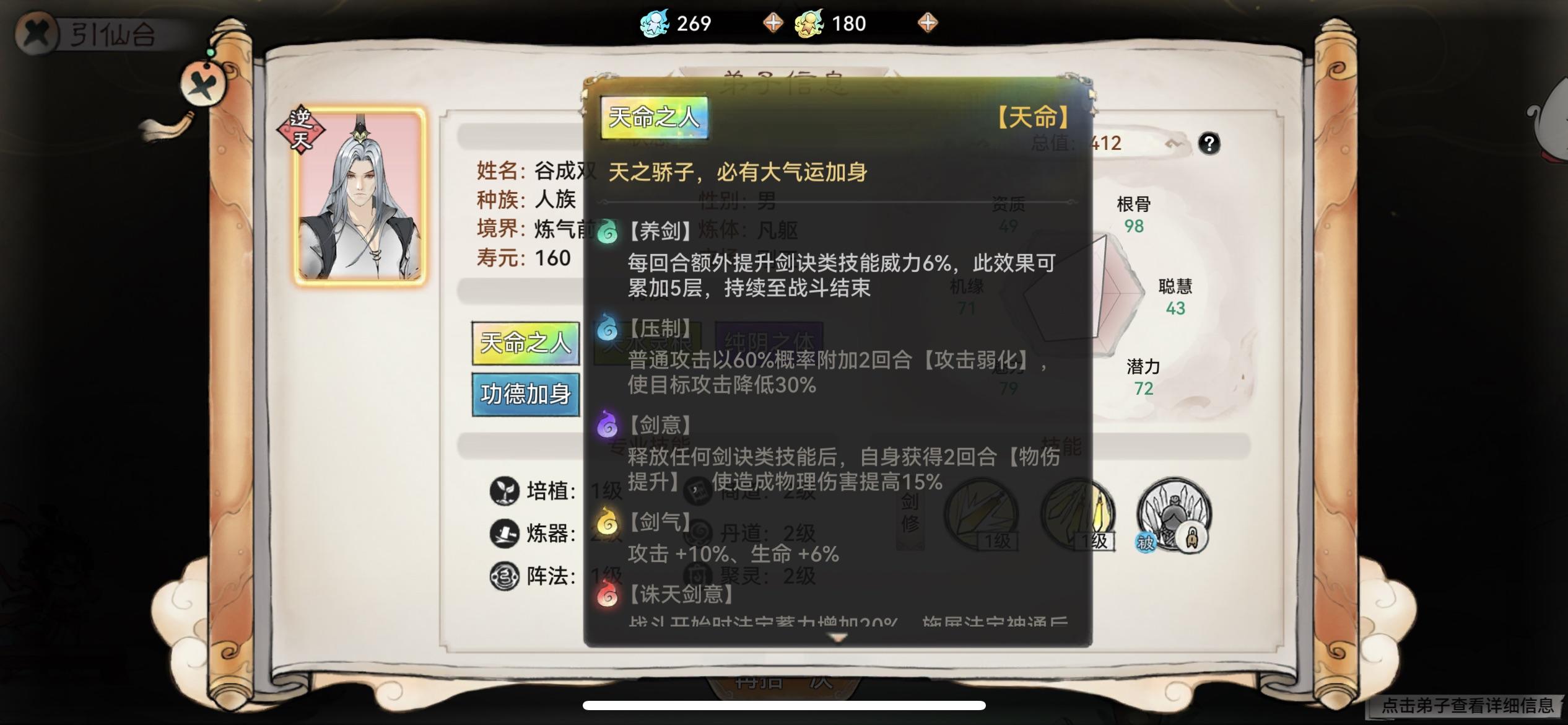Switch to the 功德加身 tab

click(526, 393)
